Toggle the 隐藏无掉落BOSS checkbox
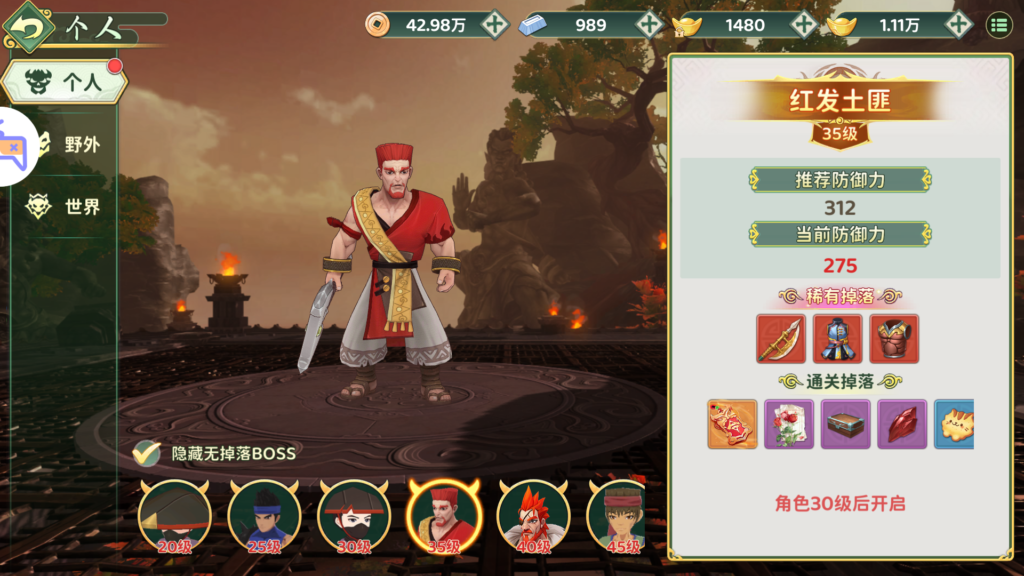This screenshot has height=576, width=1024. point(147,453)
